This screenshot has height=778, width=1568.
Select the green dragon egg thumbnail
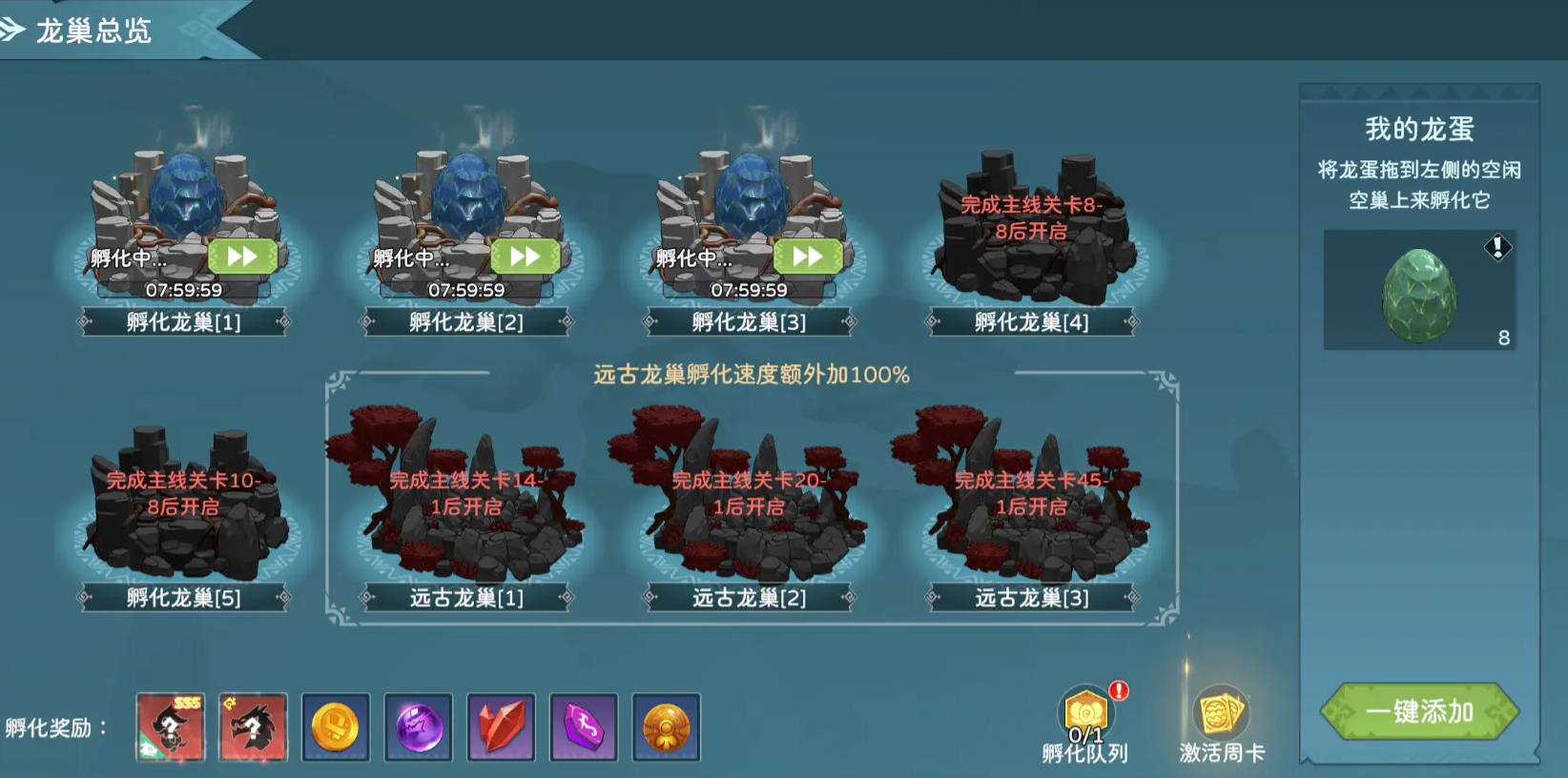(1418, 296)
